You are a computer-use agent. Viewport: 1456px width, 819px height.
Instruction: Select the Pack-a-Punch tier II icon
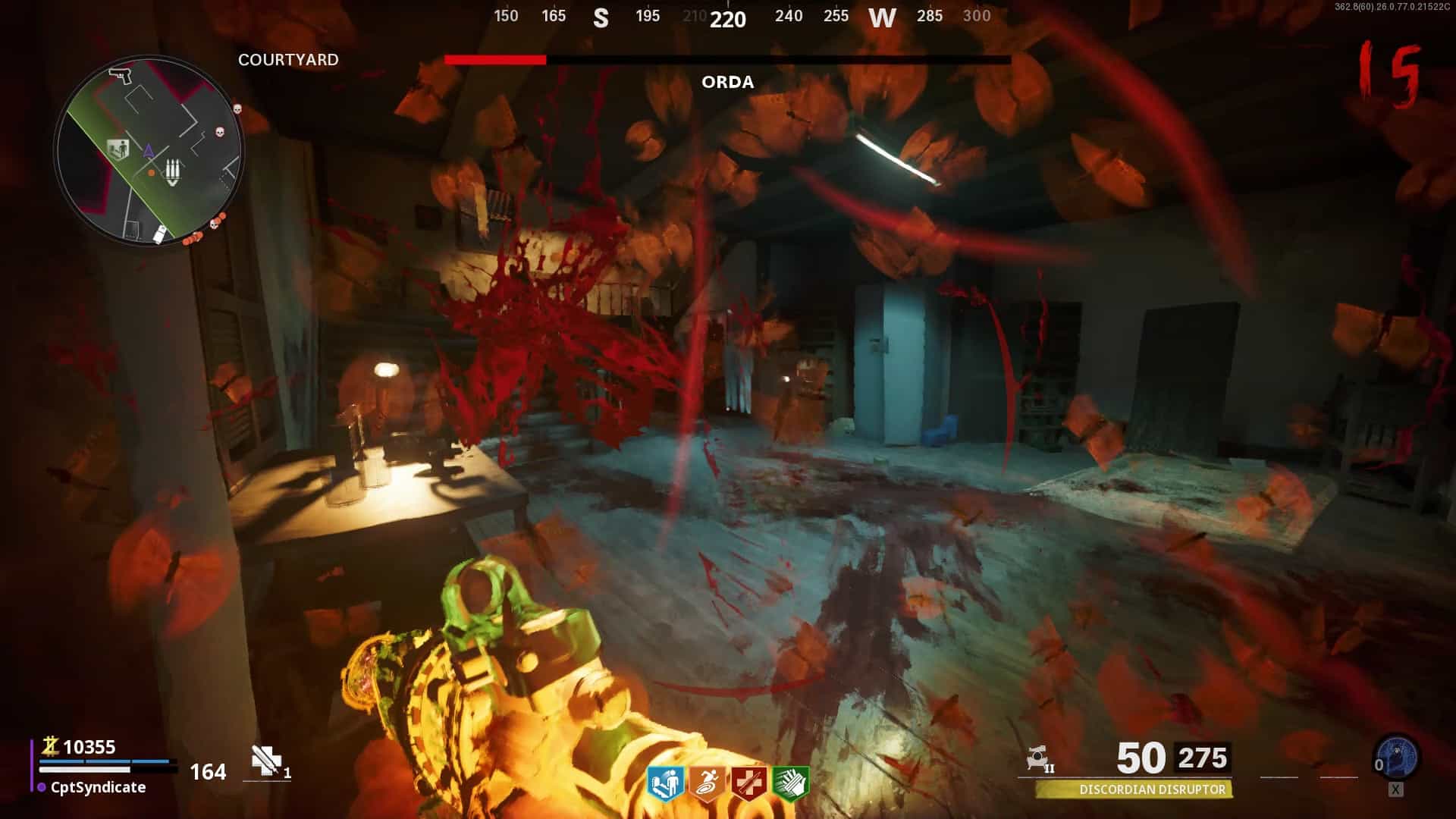1040,759
